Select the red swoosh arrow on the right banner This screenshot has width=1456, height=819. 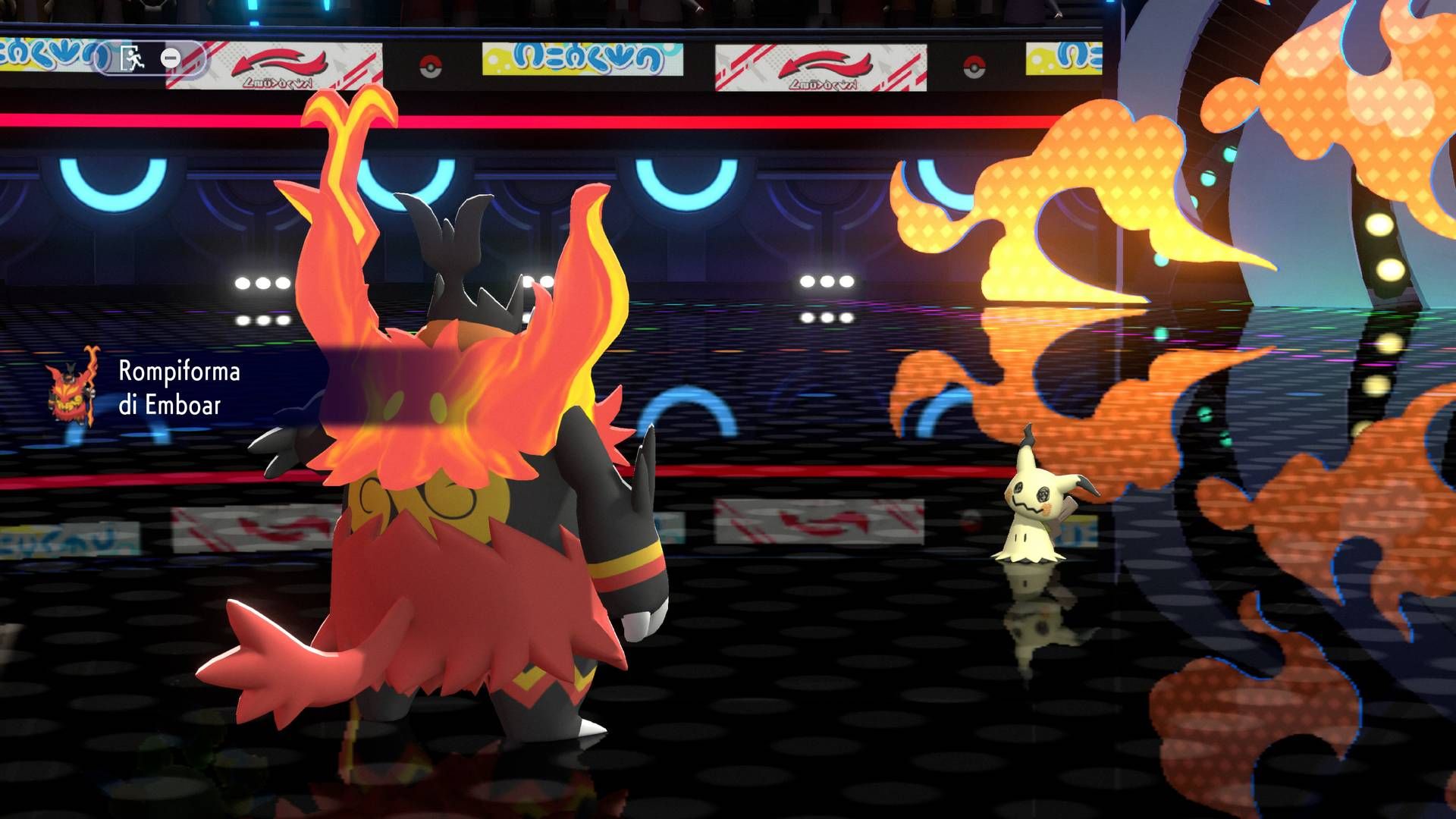(827, 63)
